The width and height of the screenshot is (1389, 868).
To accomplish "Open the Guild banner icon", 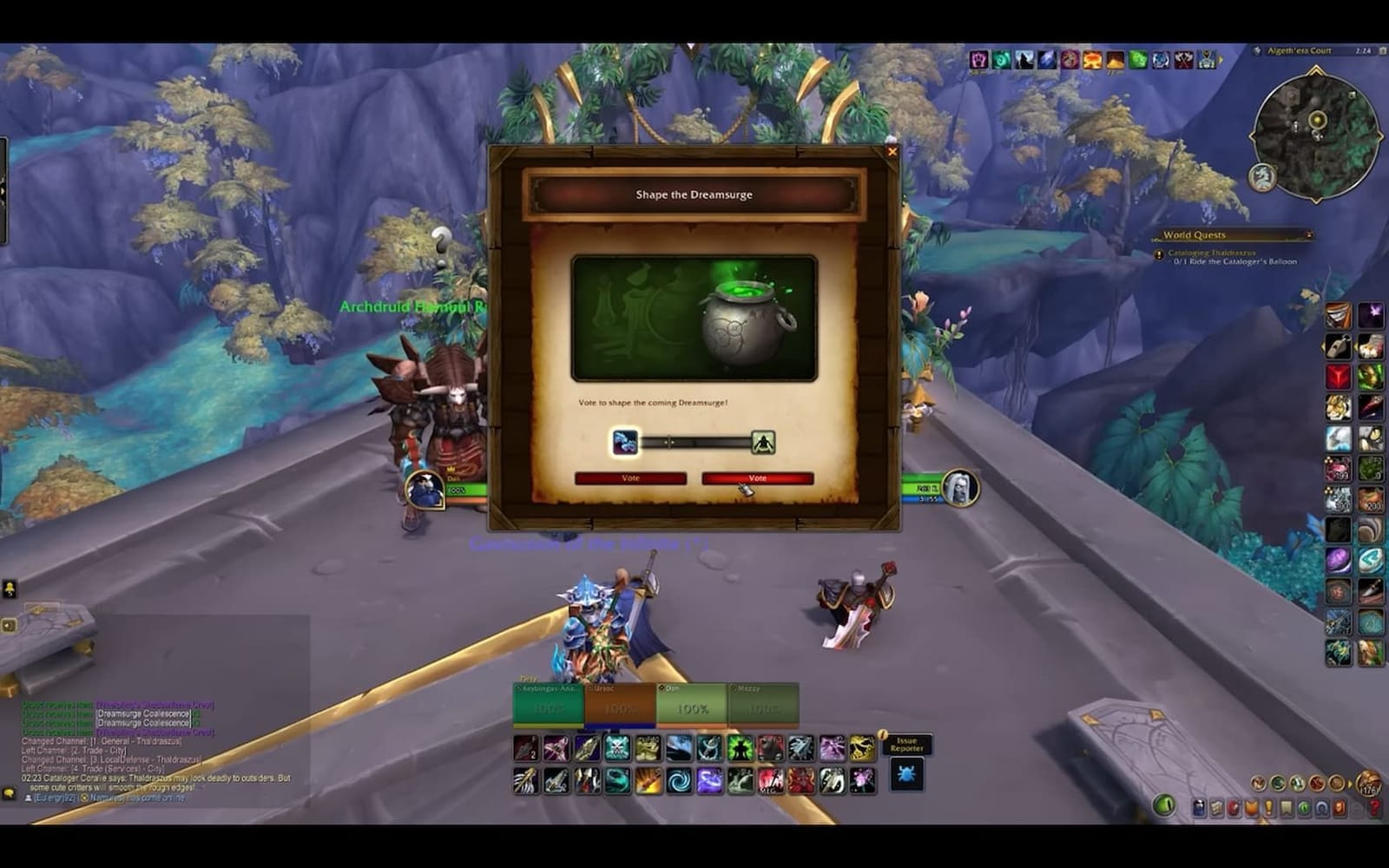I will [x=1286, y=808].
